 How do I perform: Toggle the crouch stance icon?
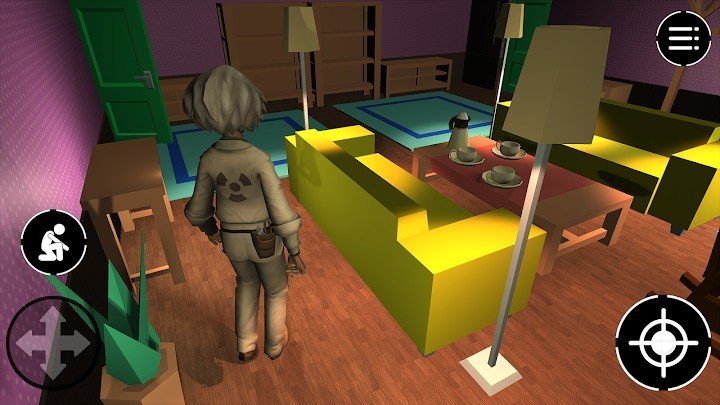(x=53, y=242)
